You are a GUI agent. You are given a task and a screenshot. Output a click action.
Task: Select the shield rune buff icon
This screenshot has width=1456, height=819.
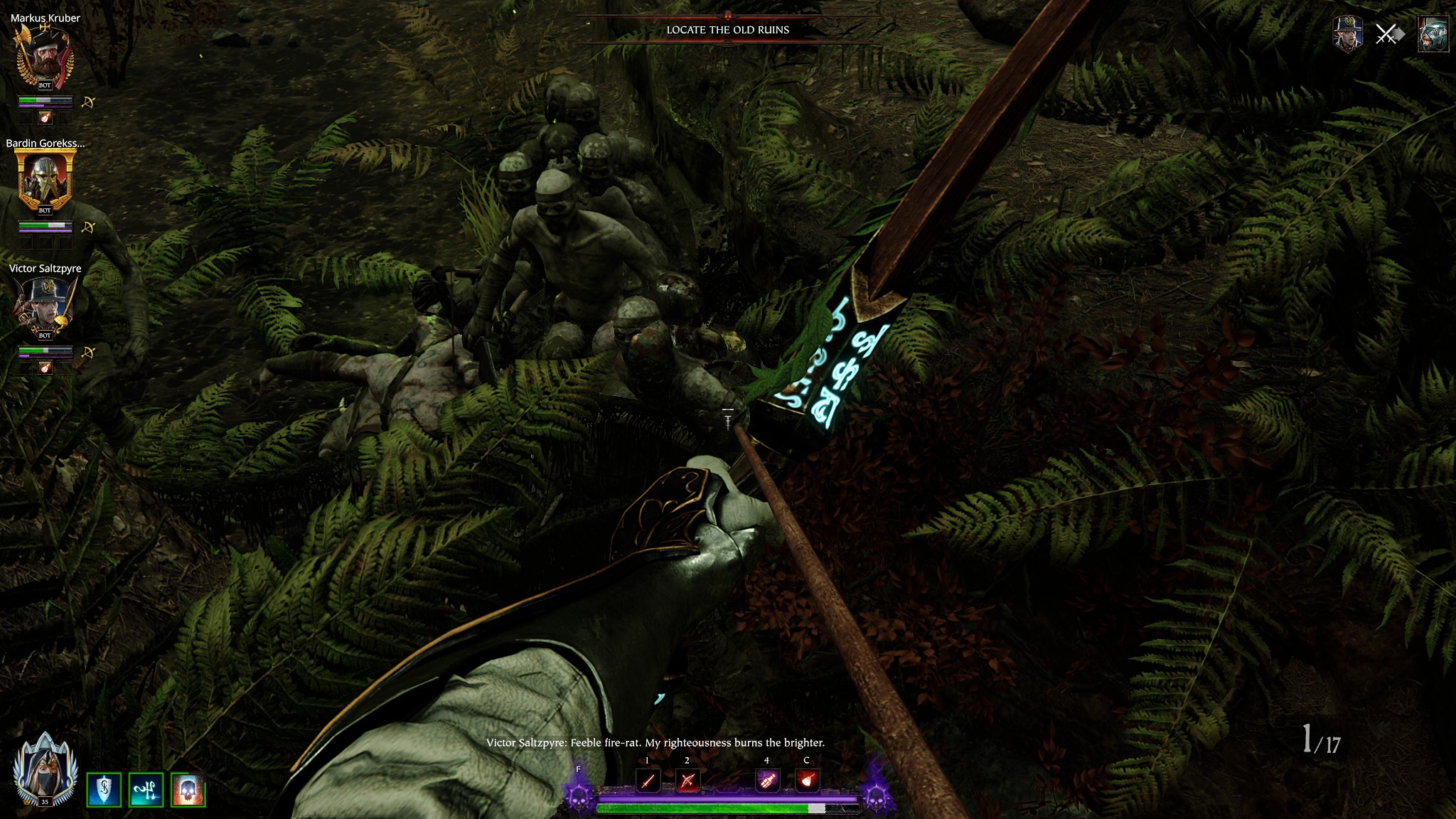click(104, 790)
